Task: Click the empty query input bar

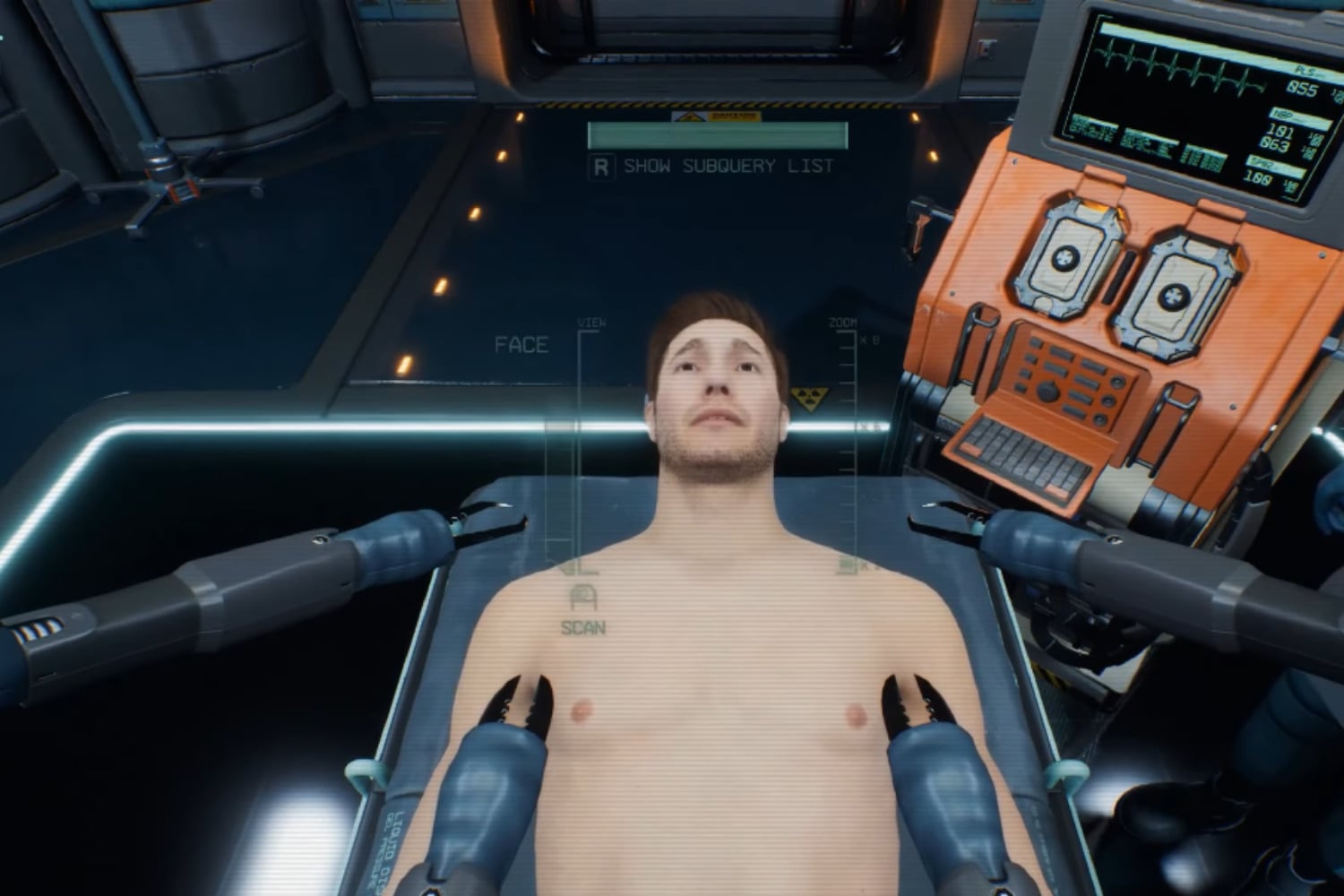Action: [717, 135]
